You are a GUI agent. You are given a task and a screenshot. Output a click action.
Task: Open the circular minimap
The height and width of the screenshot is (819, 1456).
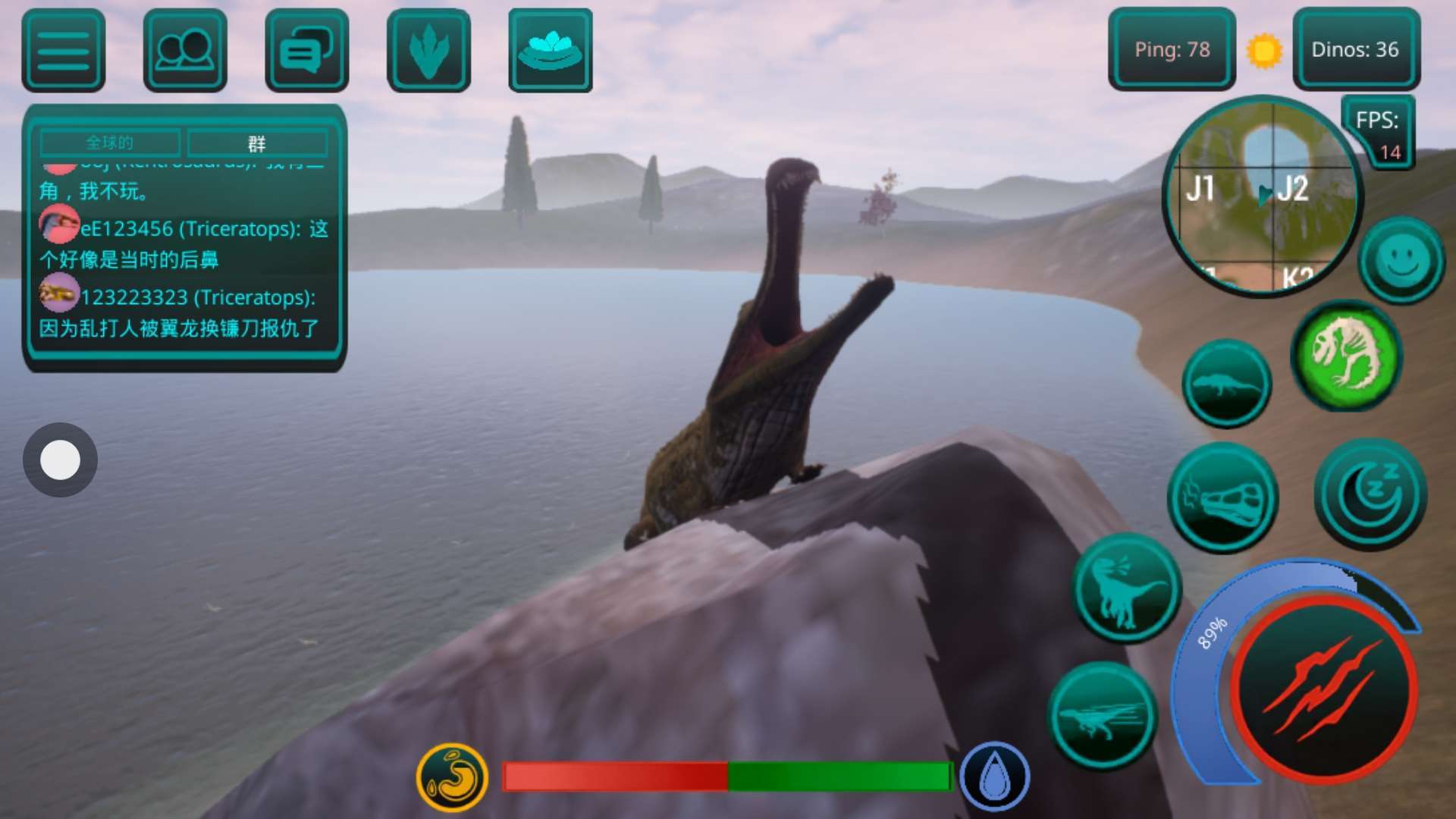(x=1262, y=197)
